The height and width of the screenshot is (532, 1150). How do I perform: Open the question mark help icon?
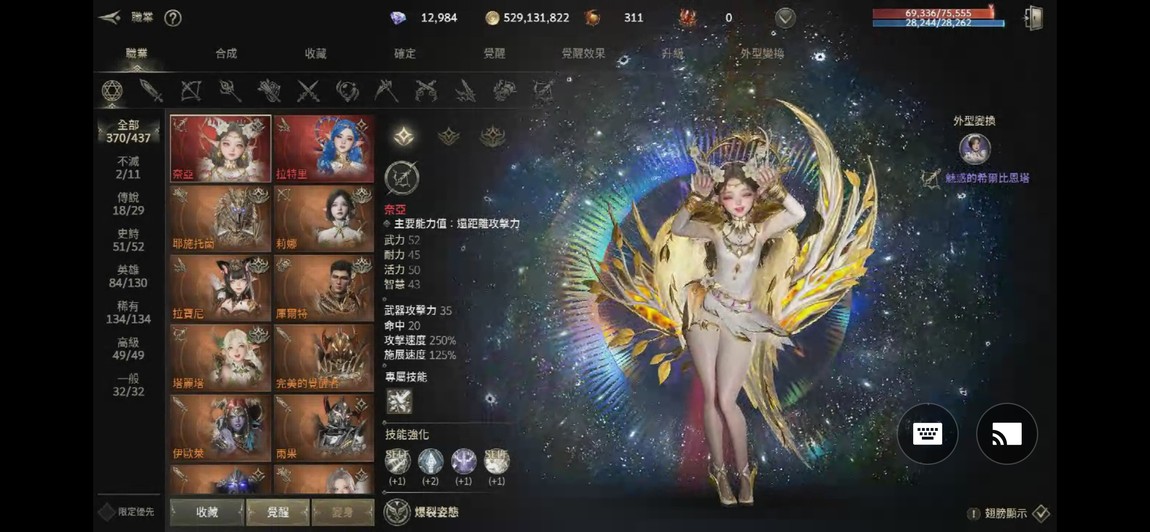[x=172, y=18]
